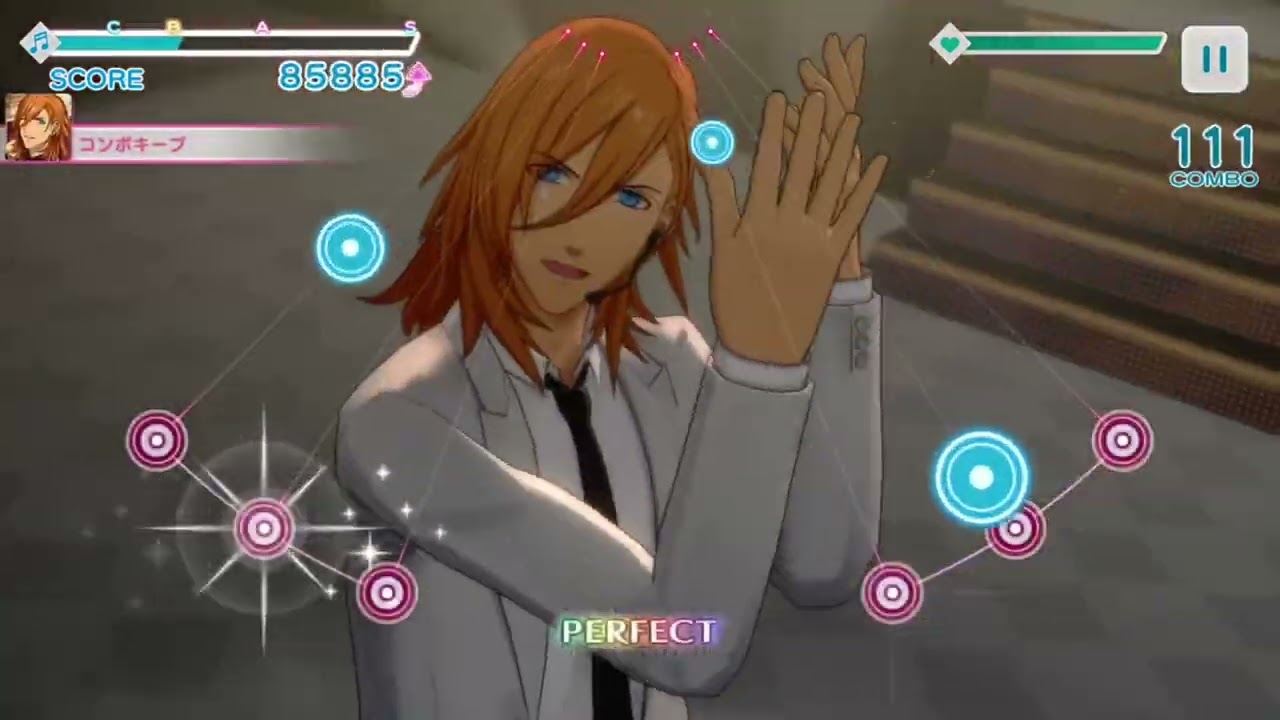This screenshot has height=720, width=1280.
Task: Select the orange-haired character skill portrait
Action: [38, 128]
